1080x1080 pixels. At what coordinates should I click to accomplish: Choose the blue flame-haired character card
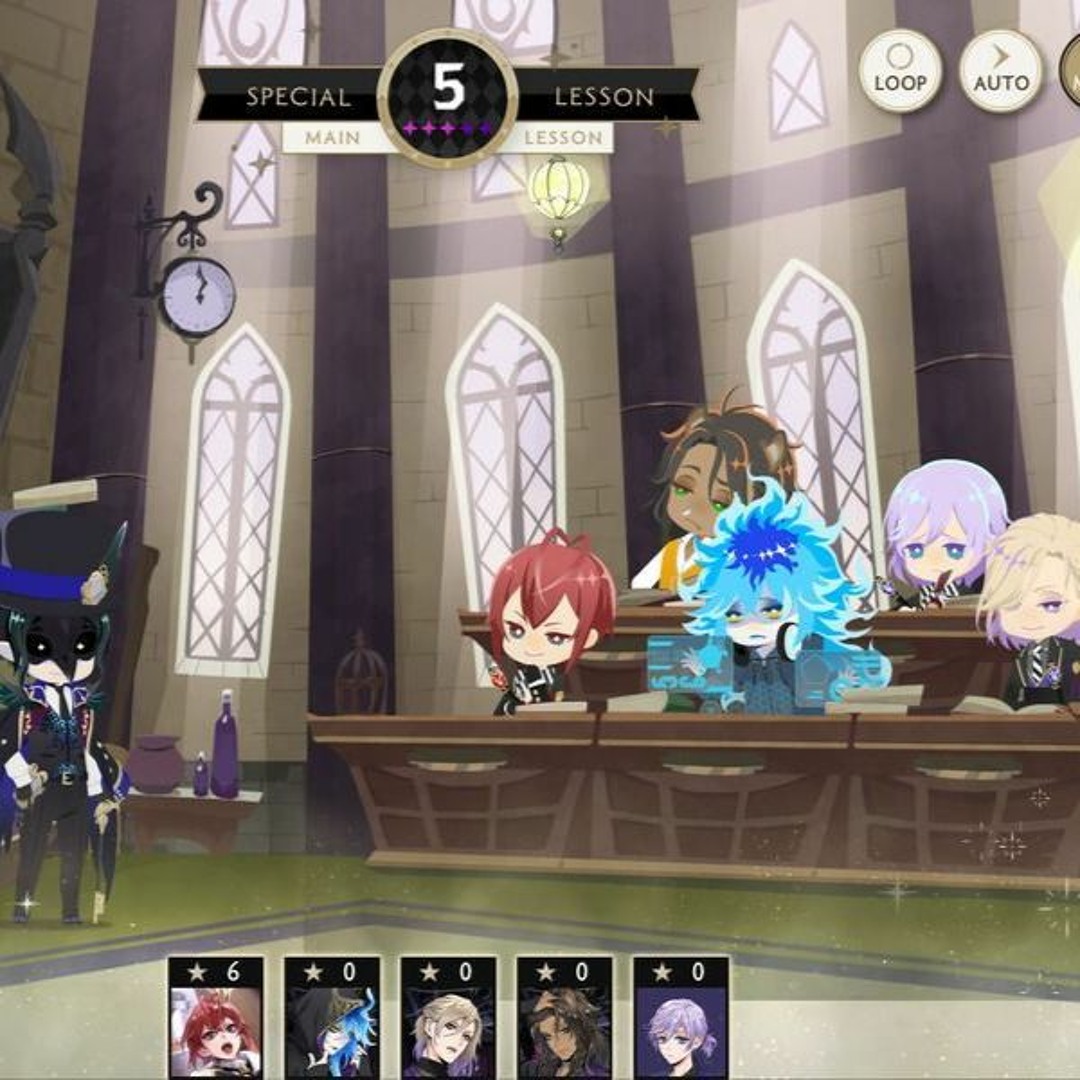click(x=332, y=1018)
